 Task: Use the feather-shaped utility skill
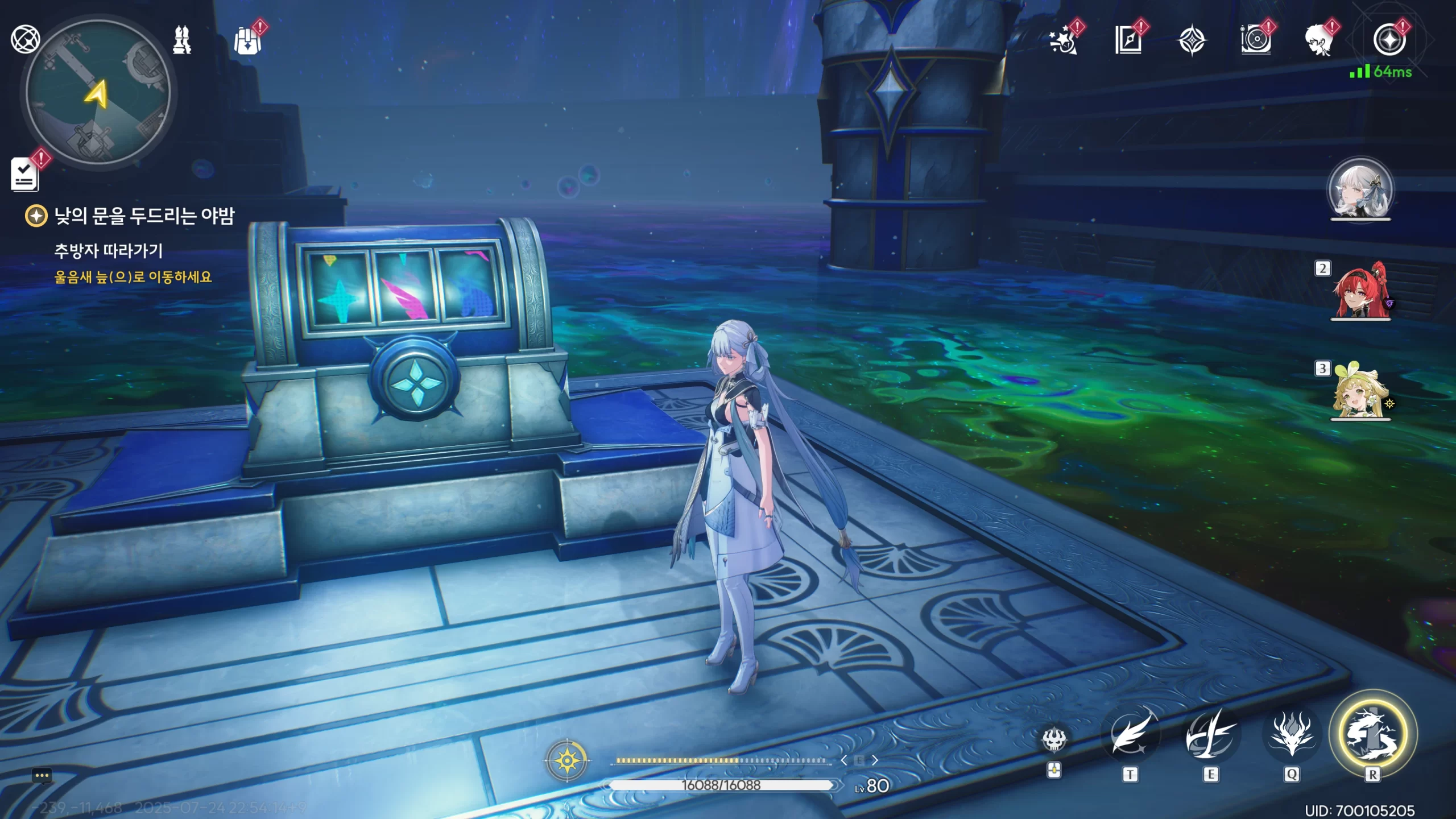1130,735
